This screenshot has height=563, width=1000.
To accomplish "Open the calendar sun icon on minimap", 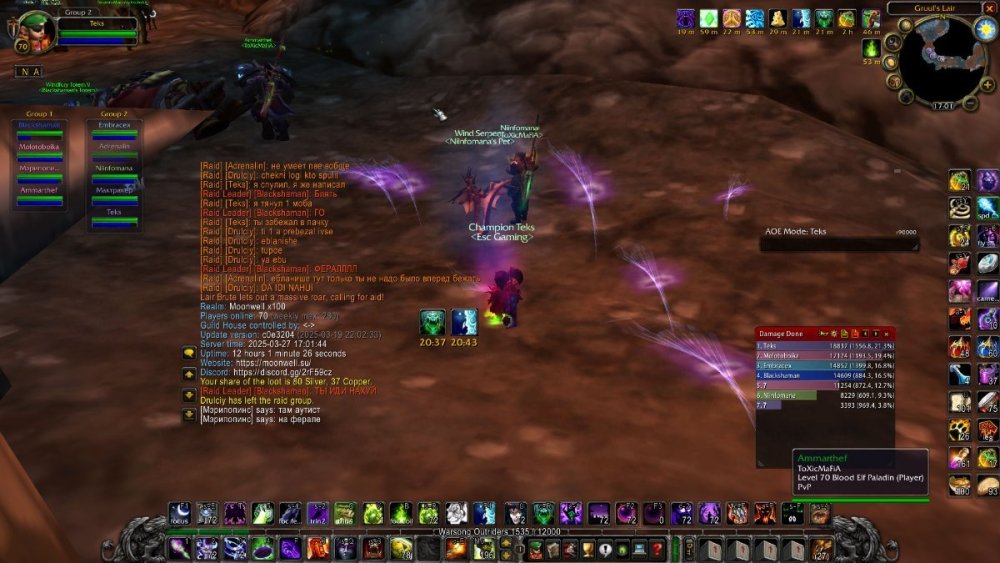I will (984, 30).
